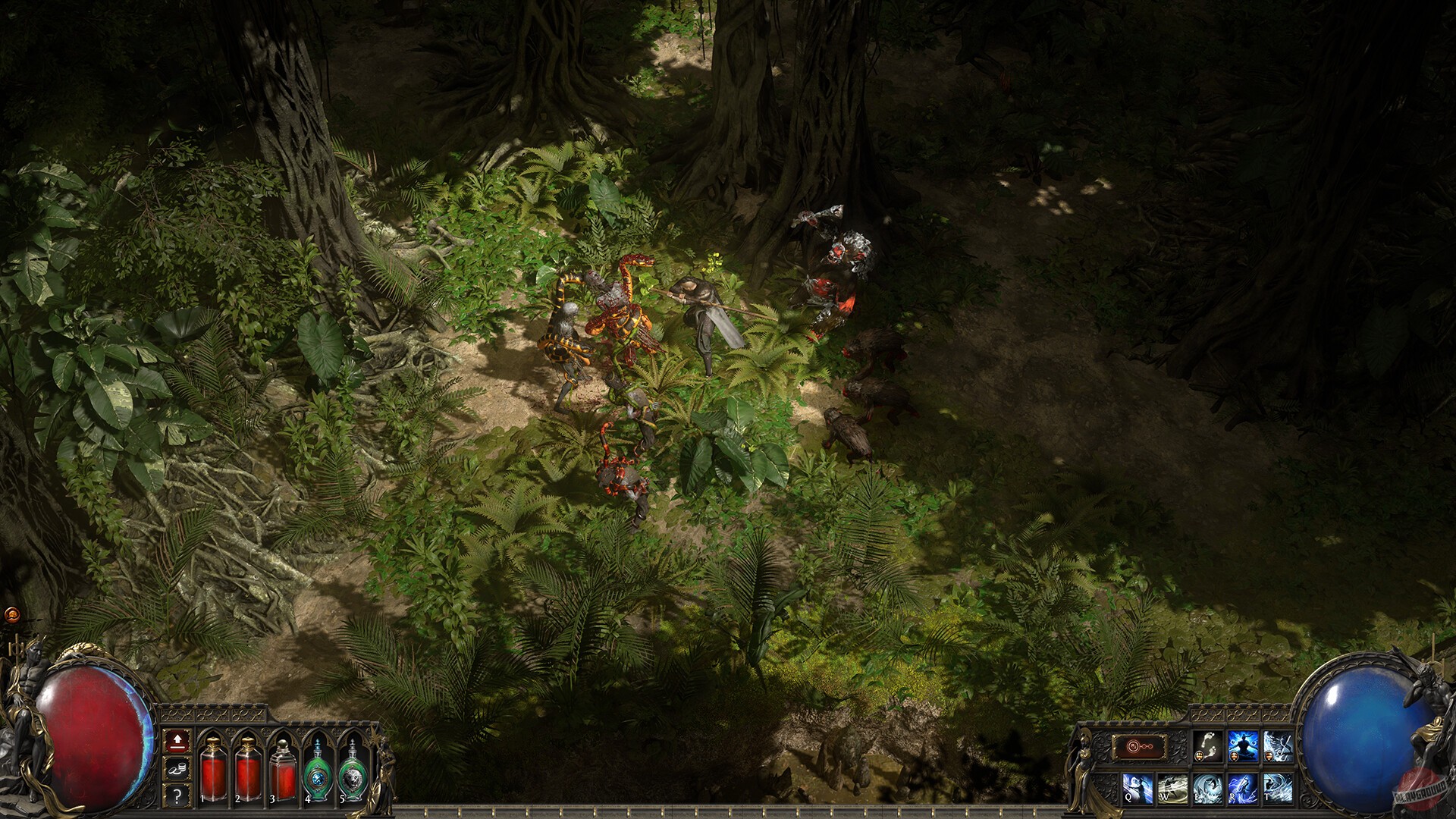This screenshot has height=819, width=1456.
Task: Select the red charm belt indicator
Action: 1137,745
